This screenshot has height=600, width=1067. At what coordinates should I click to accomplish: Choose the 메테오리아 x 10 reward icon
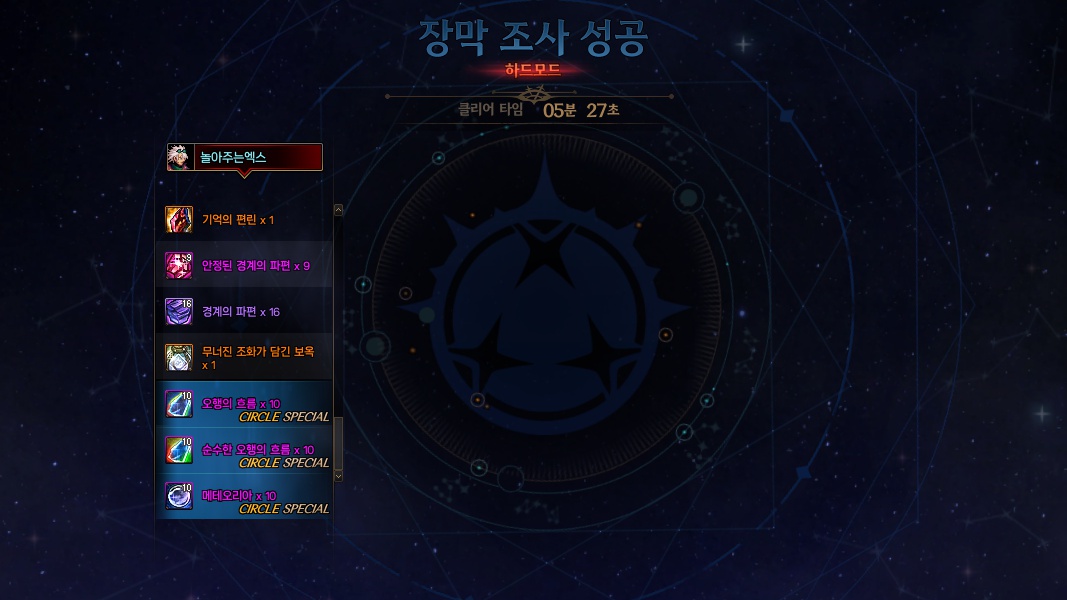point(179,496)
